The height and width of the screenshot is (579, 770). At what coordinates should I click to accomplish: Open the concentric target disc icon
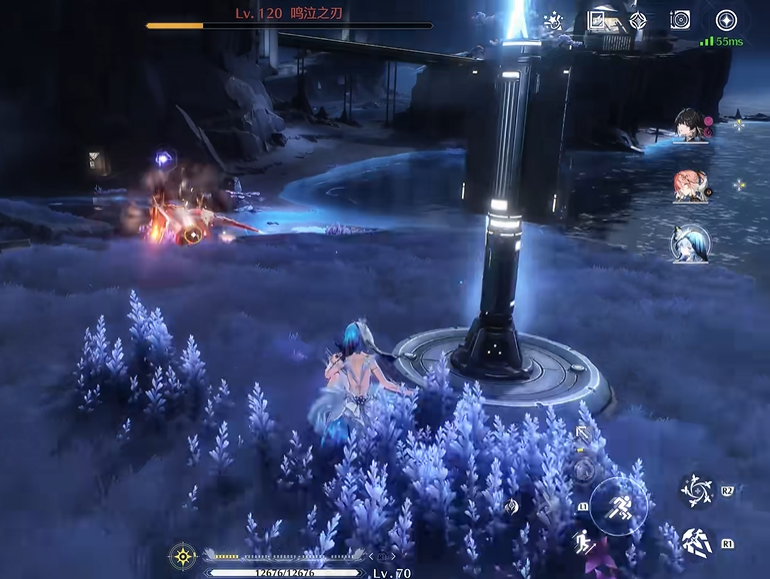tap(680, 20)
